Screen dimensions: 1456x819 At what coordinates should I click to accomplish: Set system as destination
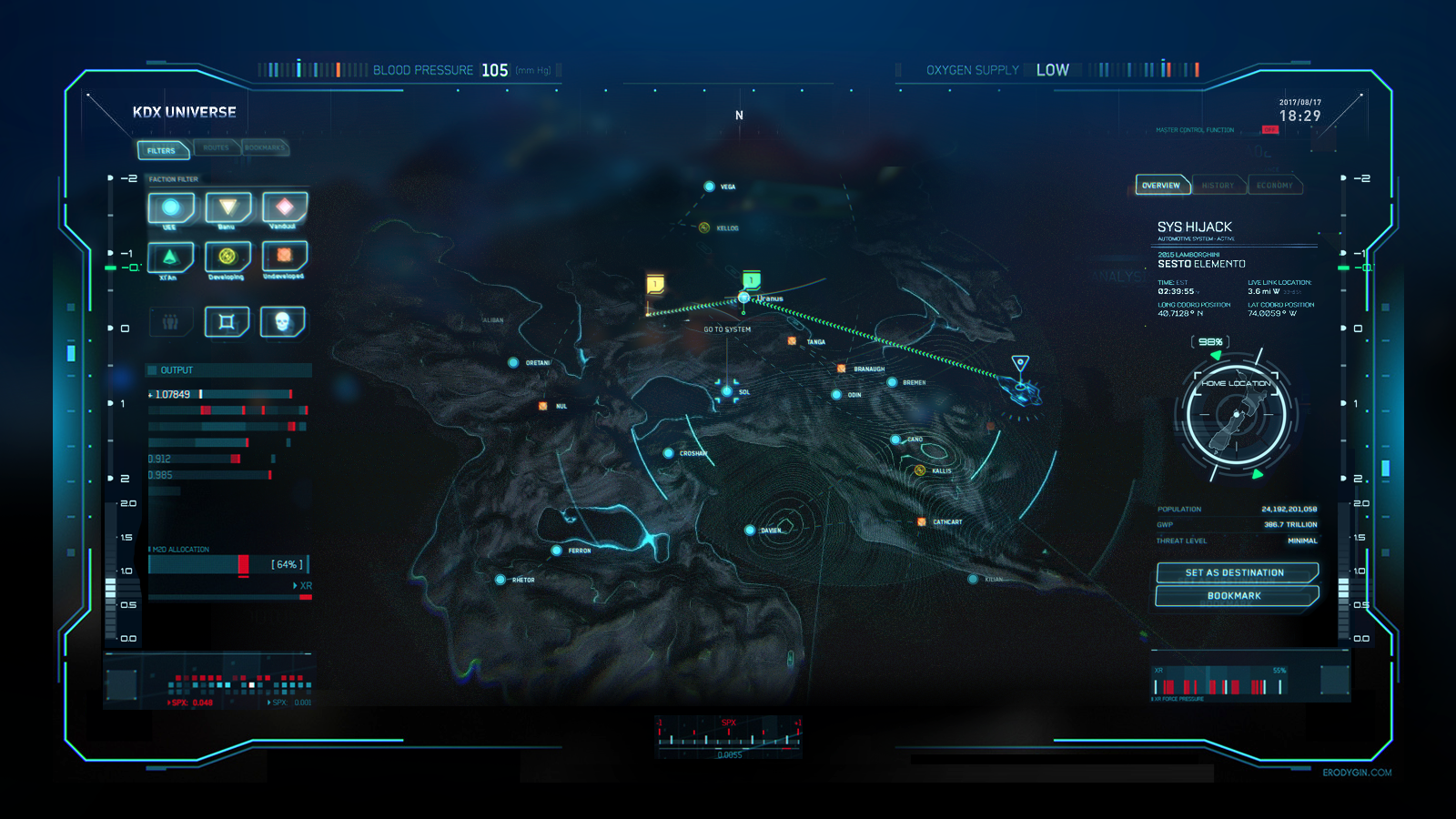(1235, 572)
